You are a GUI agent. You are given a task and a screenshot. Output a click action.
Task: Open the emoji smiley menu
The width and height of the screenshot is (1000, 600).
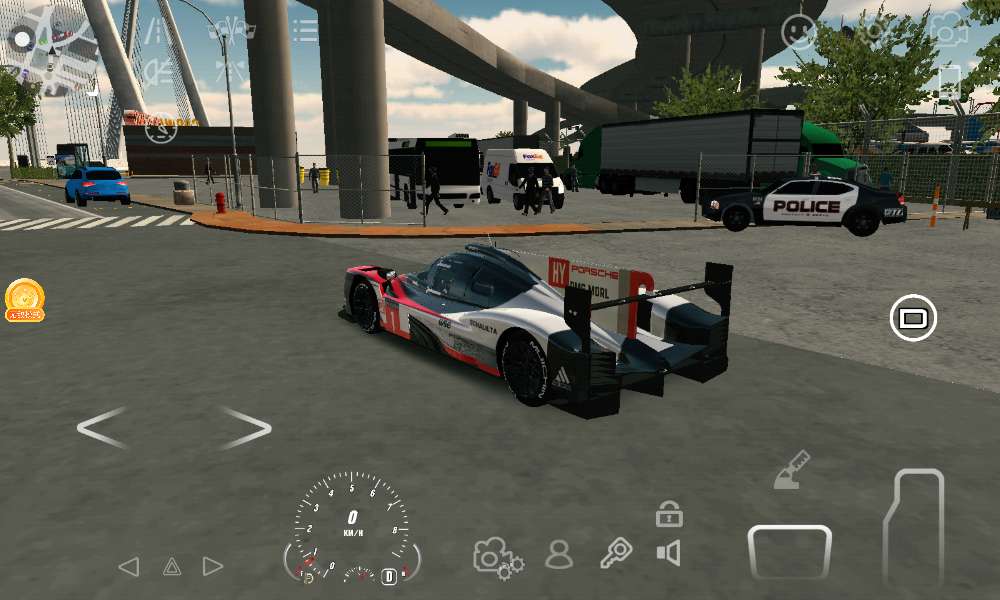798,32
